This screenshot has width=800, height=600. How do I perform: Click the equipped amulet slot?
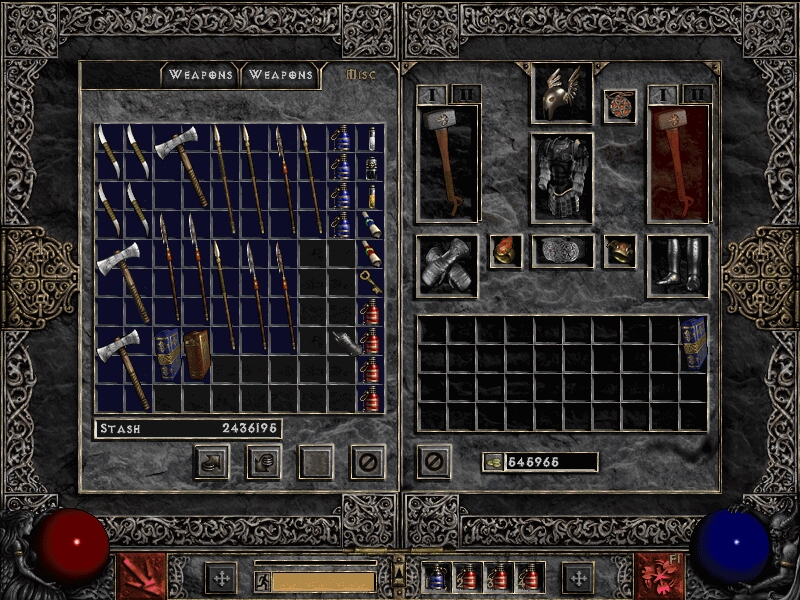pos(620,106)
